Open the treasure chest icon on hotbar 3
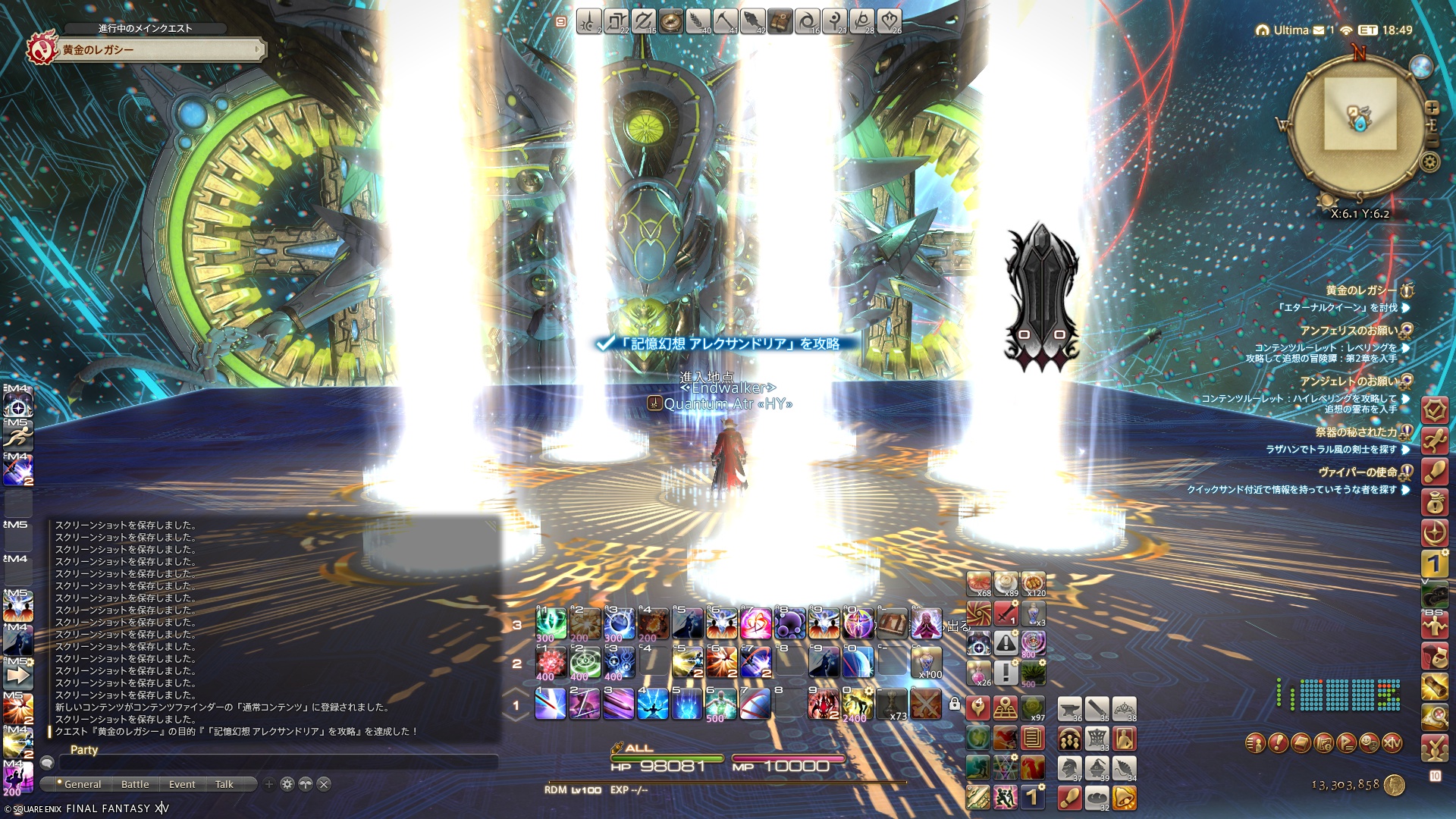This screenshot has width=1456, height=819. click(x=892, y=623)
